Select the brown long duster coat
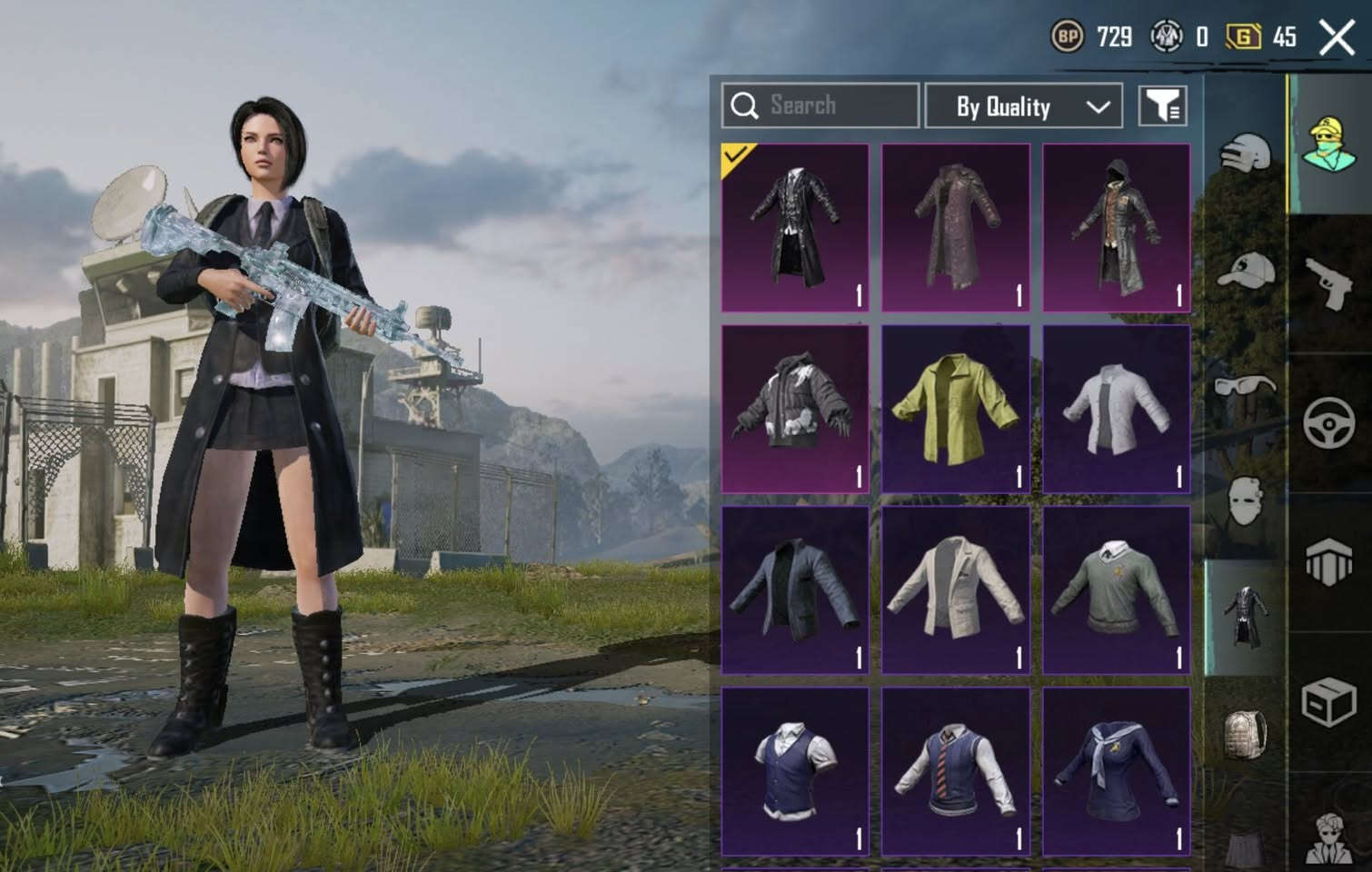 [x=955, y=227]
